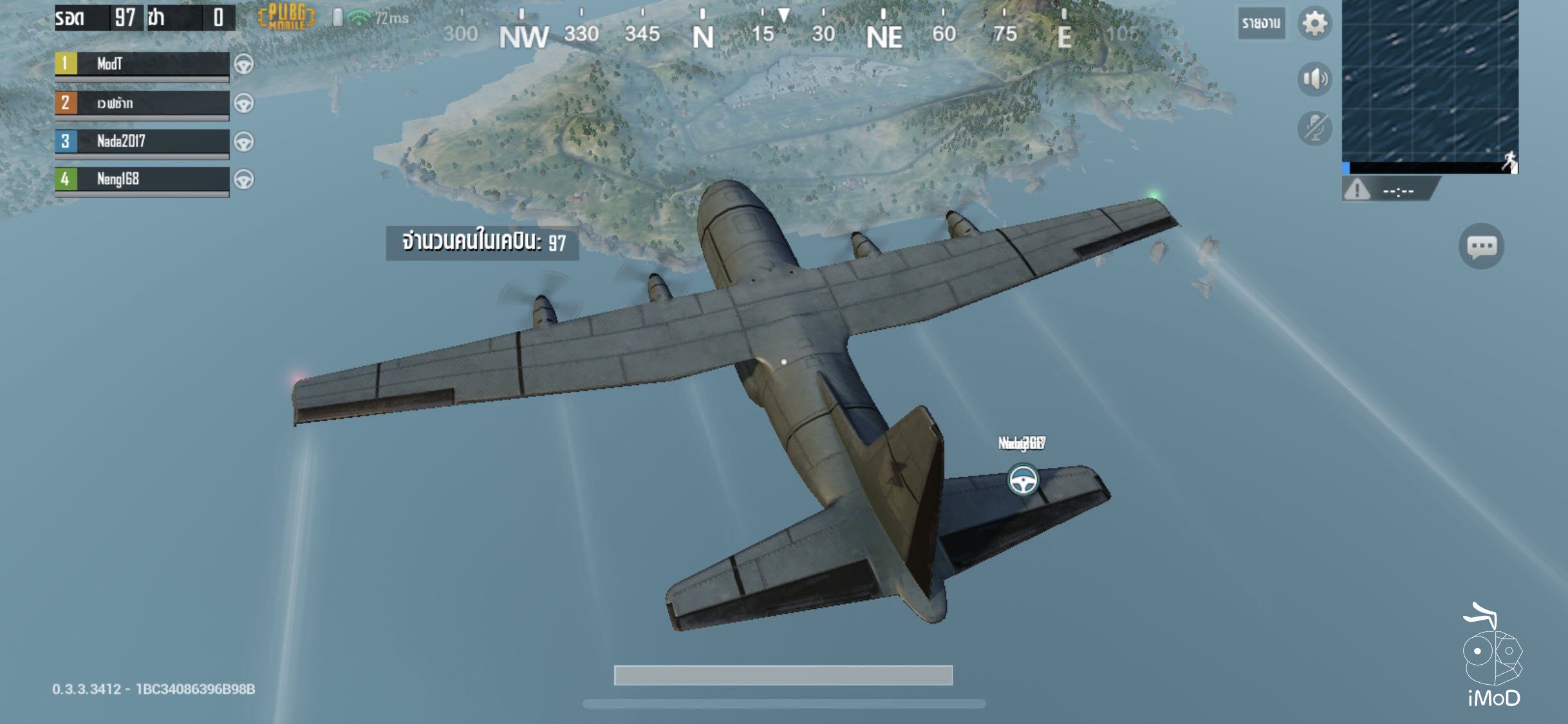This screenshot has height=724, width=1568.
Task: Toggle the speaker sound icon
Action: [1315, 78]
